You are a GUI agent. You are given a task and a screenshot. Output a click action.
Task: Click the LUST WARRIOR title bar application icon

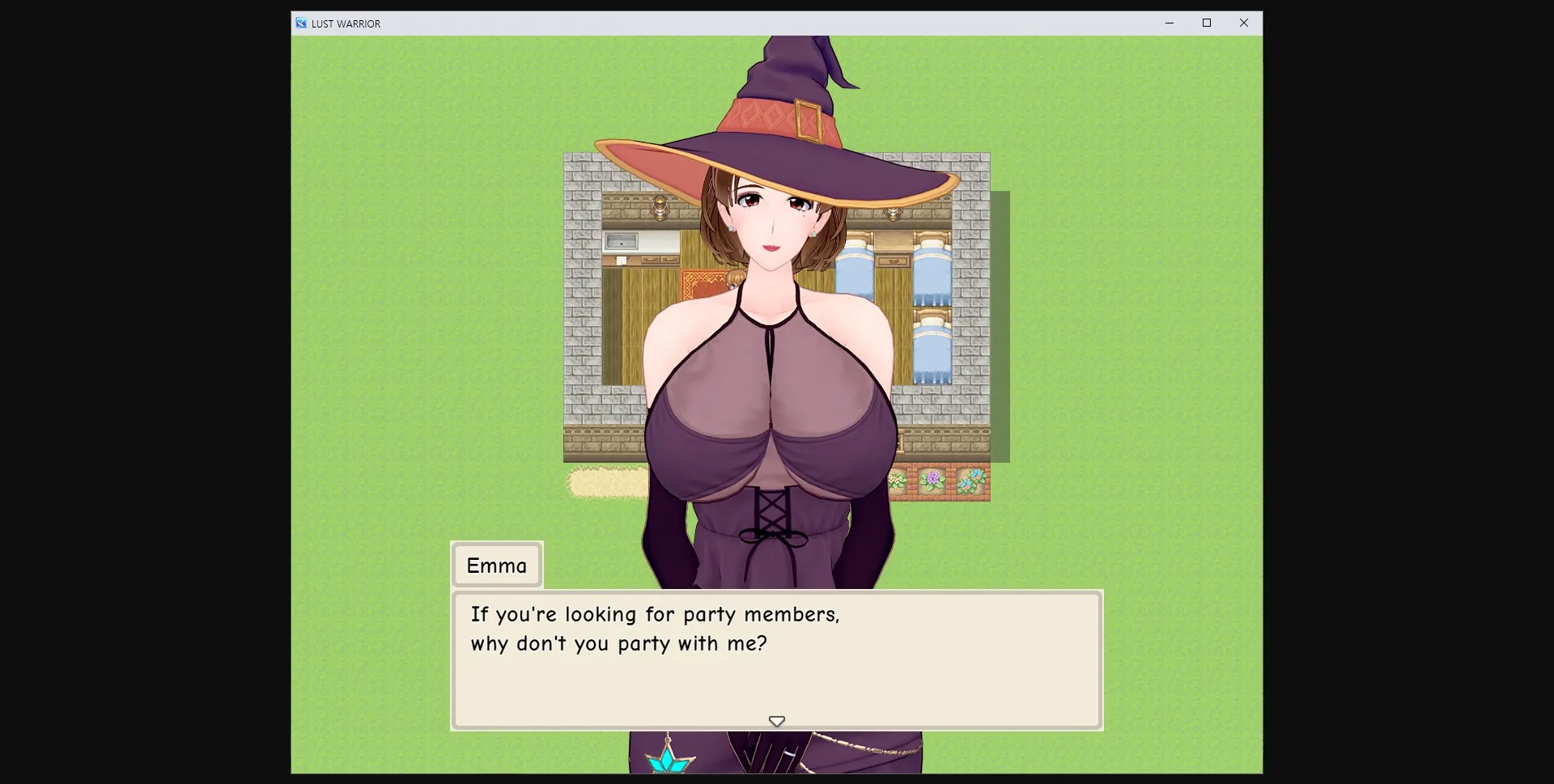299,23
